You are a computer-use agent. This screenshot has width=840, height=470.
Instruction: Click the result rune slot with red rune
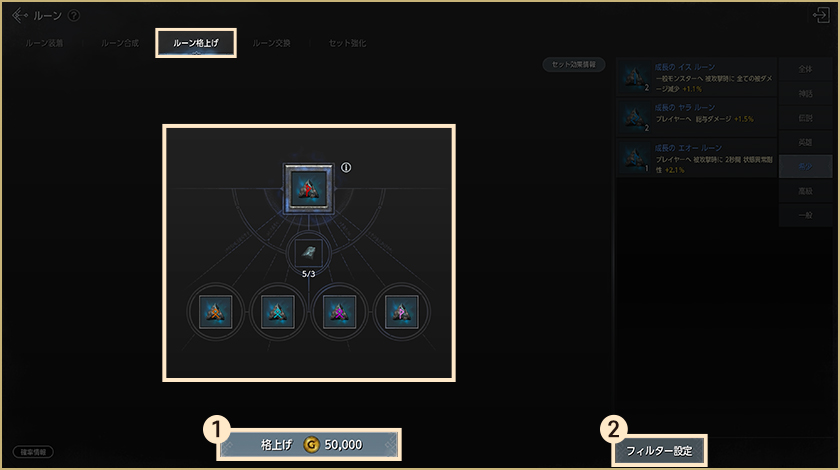[x=307, y=189]
